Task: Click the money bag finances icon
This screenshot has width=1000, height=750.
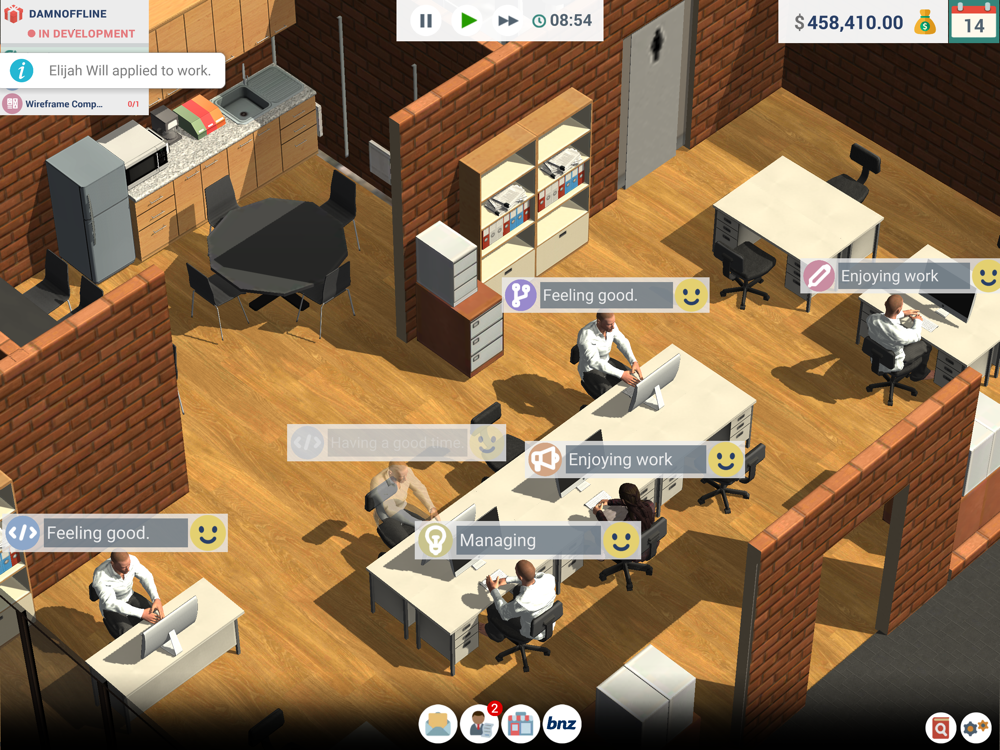Action: pos(926,22)
